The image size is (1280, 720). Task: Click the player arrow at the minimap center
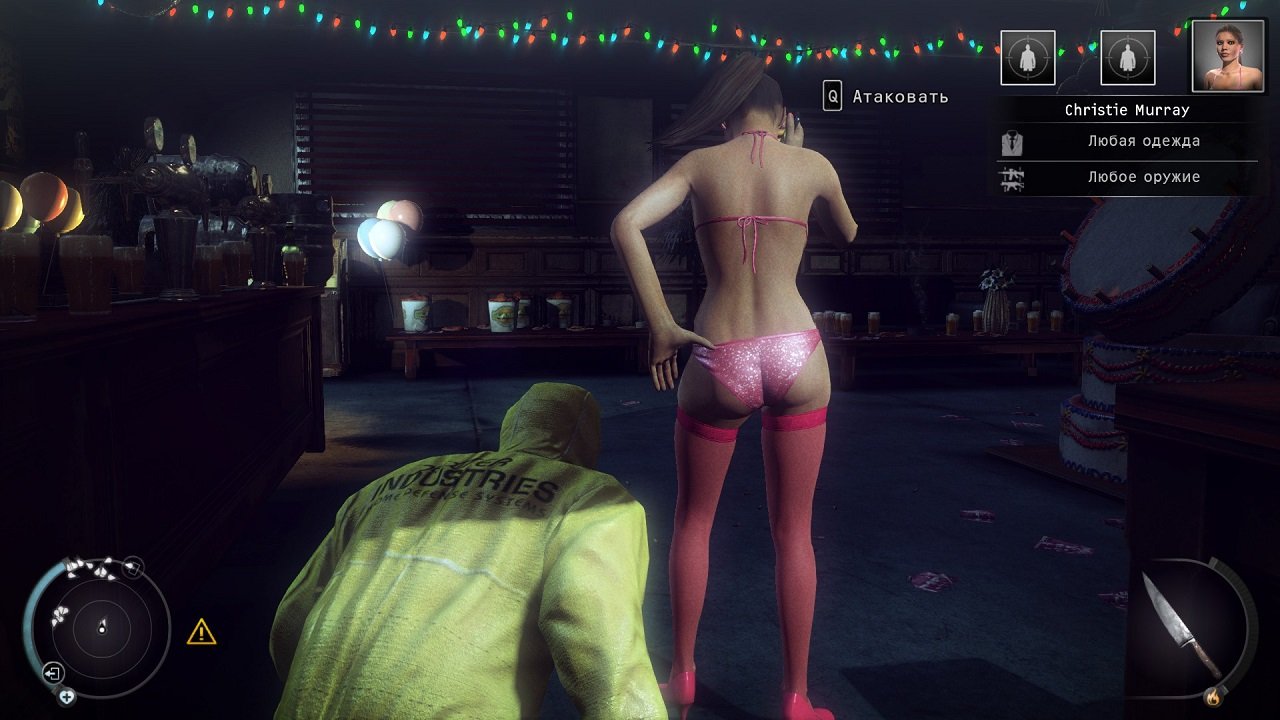[101, 627]
